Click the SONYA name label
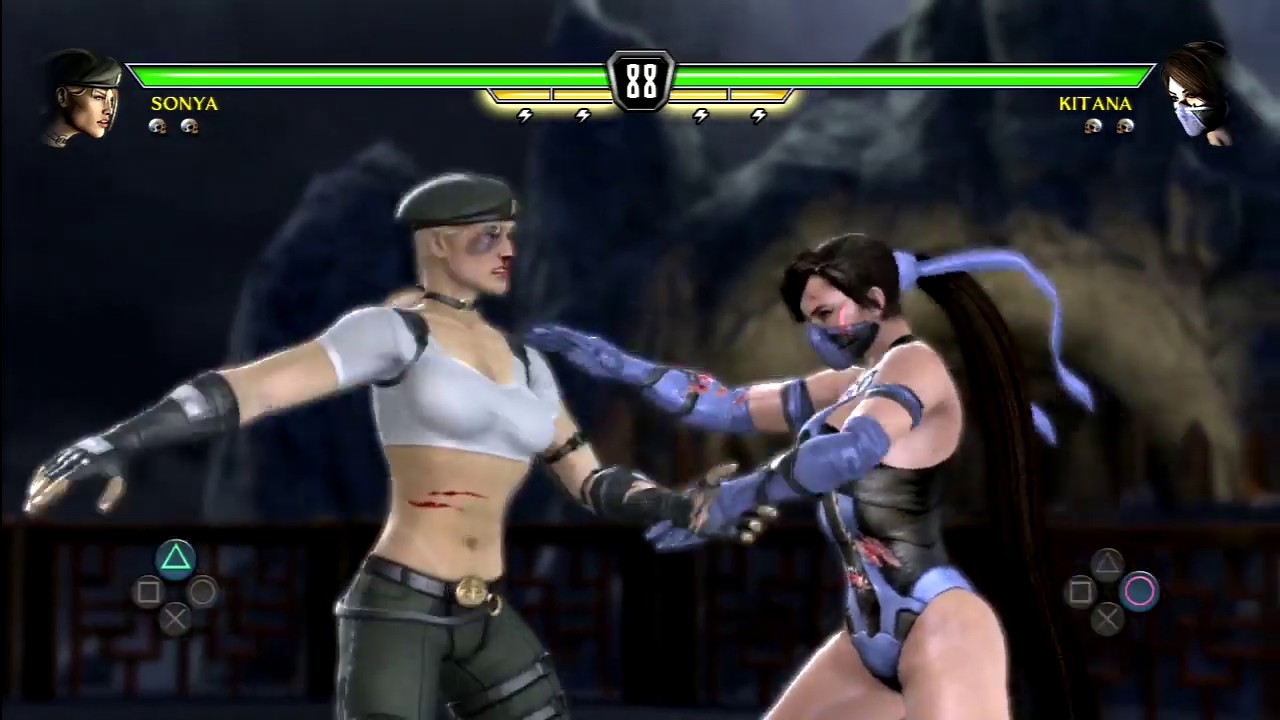The width and height of the screenshot is (1280, 720). coord(184,103)
